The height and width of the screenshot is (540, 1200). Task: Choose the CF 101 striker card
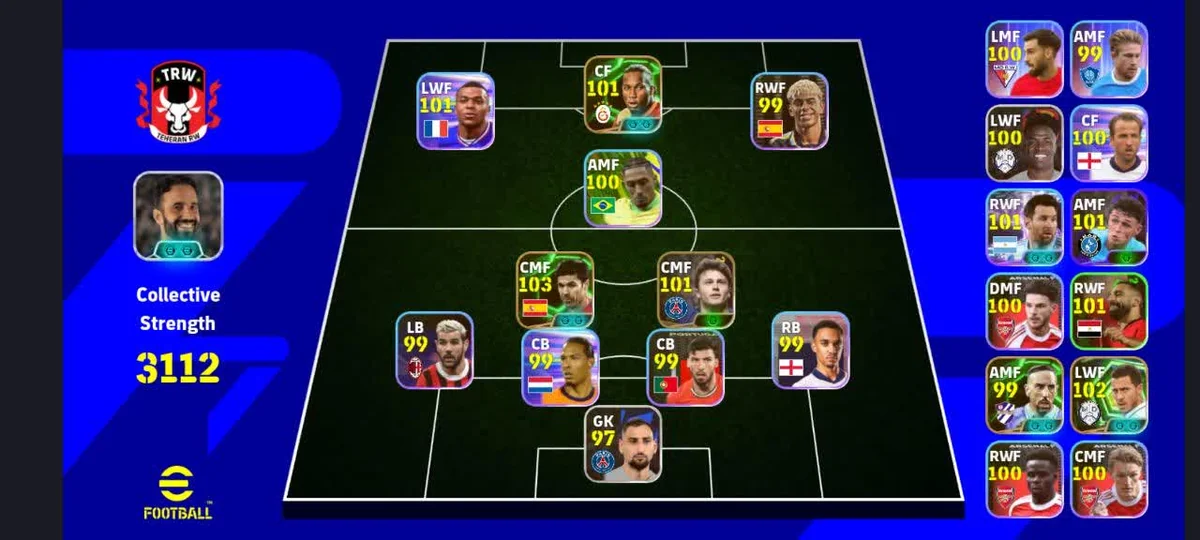[623, 95]
